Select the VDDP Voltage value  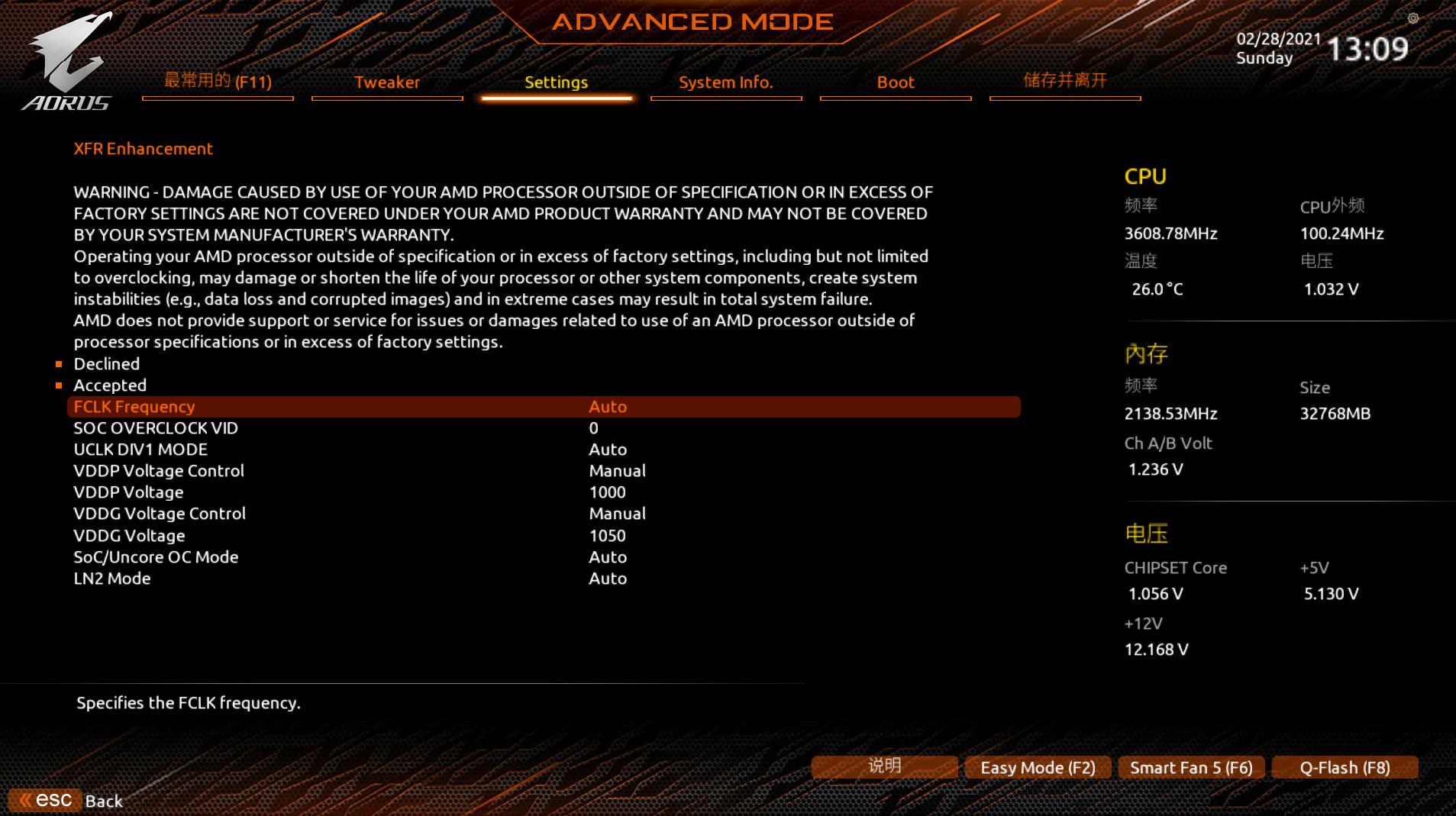click(x=607, y=492)
